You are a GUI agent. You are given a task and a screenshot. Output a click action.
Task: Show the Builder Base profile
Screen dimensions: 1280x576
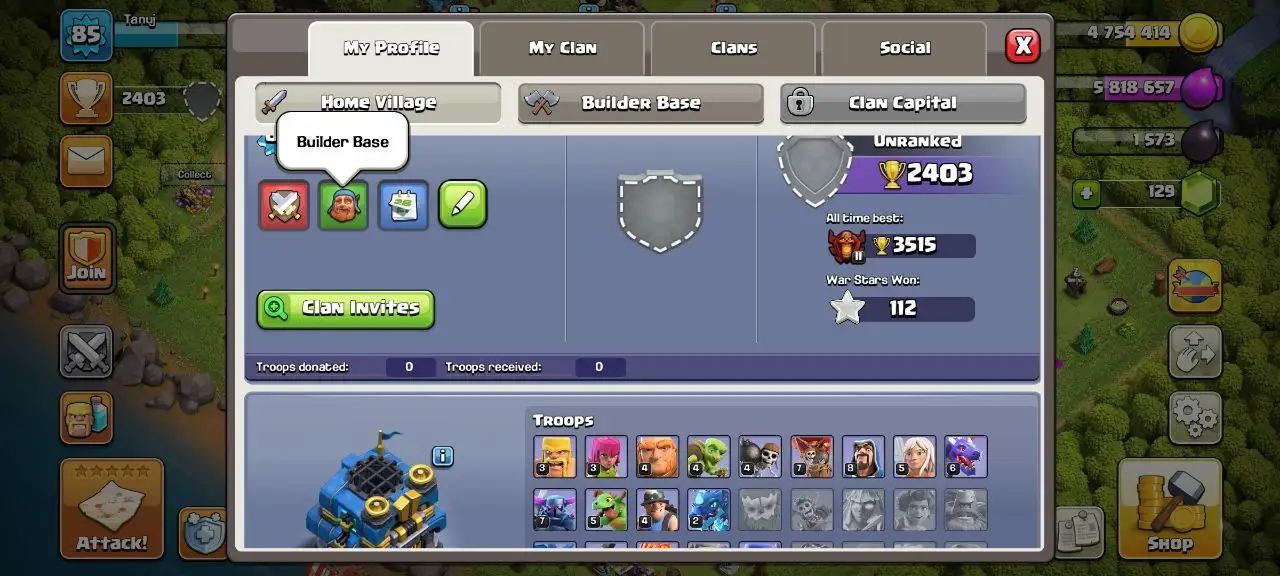pos(640,102)
